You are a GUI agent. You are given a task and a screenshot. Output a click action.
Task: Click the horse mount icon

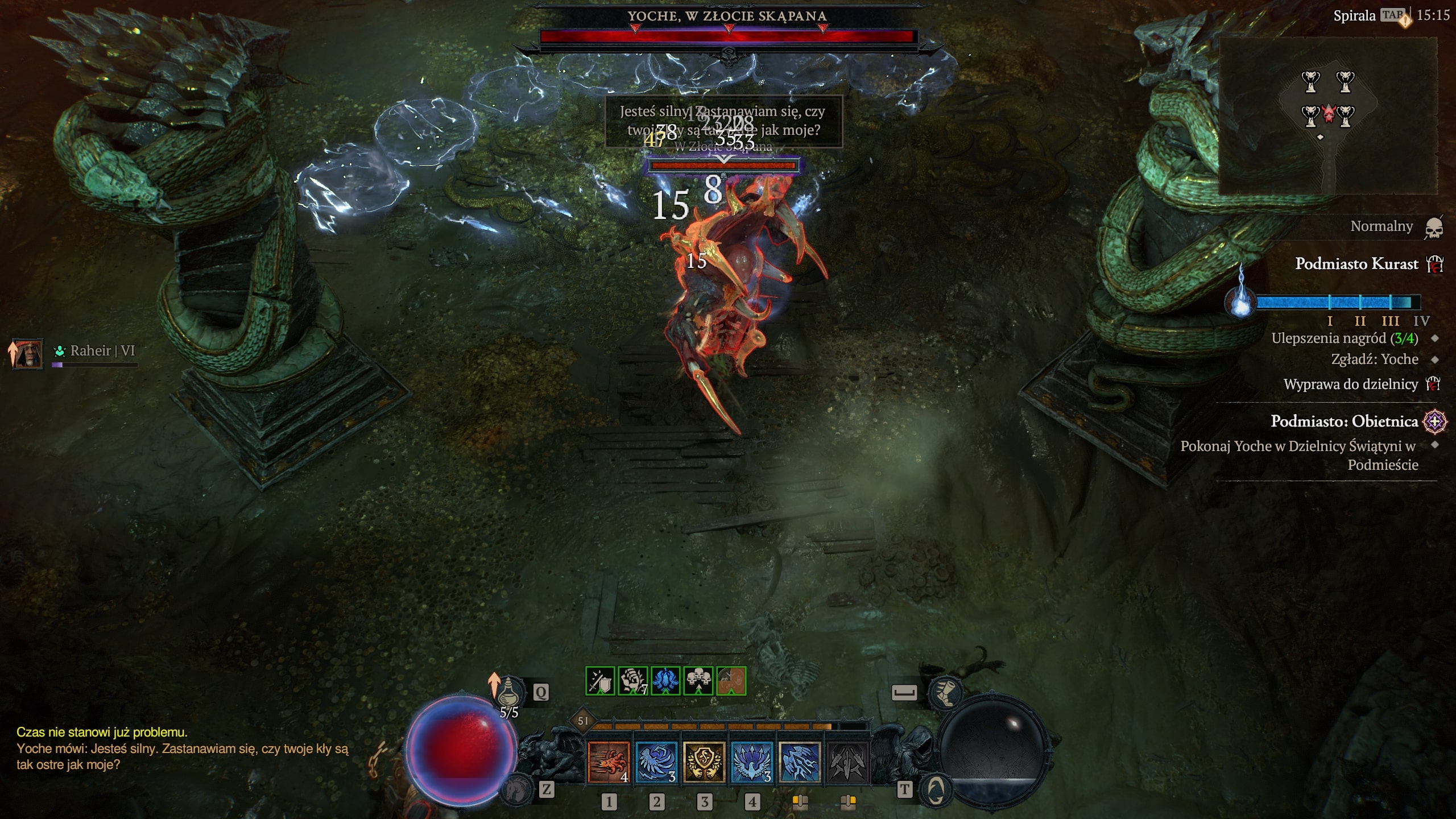click(x=516, y=788)
